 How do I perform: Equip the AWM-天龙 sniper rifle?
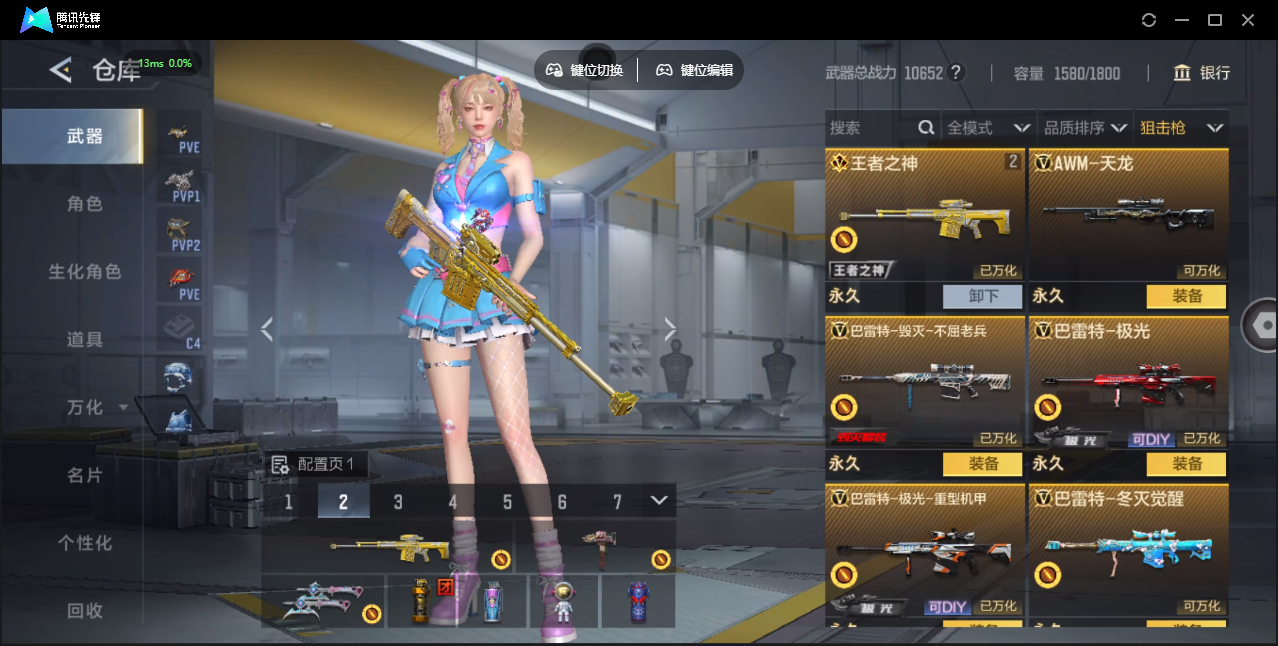[1186, 296]
